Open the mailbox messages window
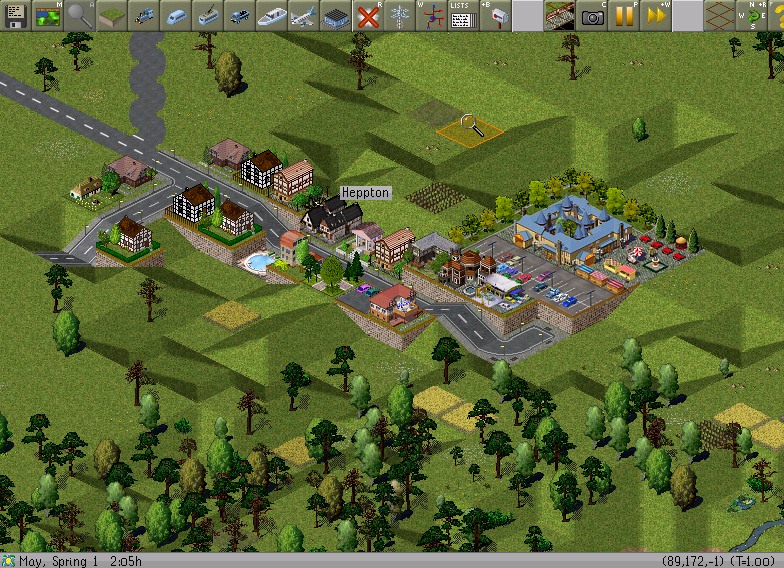Viewport: 784px width, 568px height. (494, 15)
